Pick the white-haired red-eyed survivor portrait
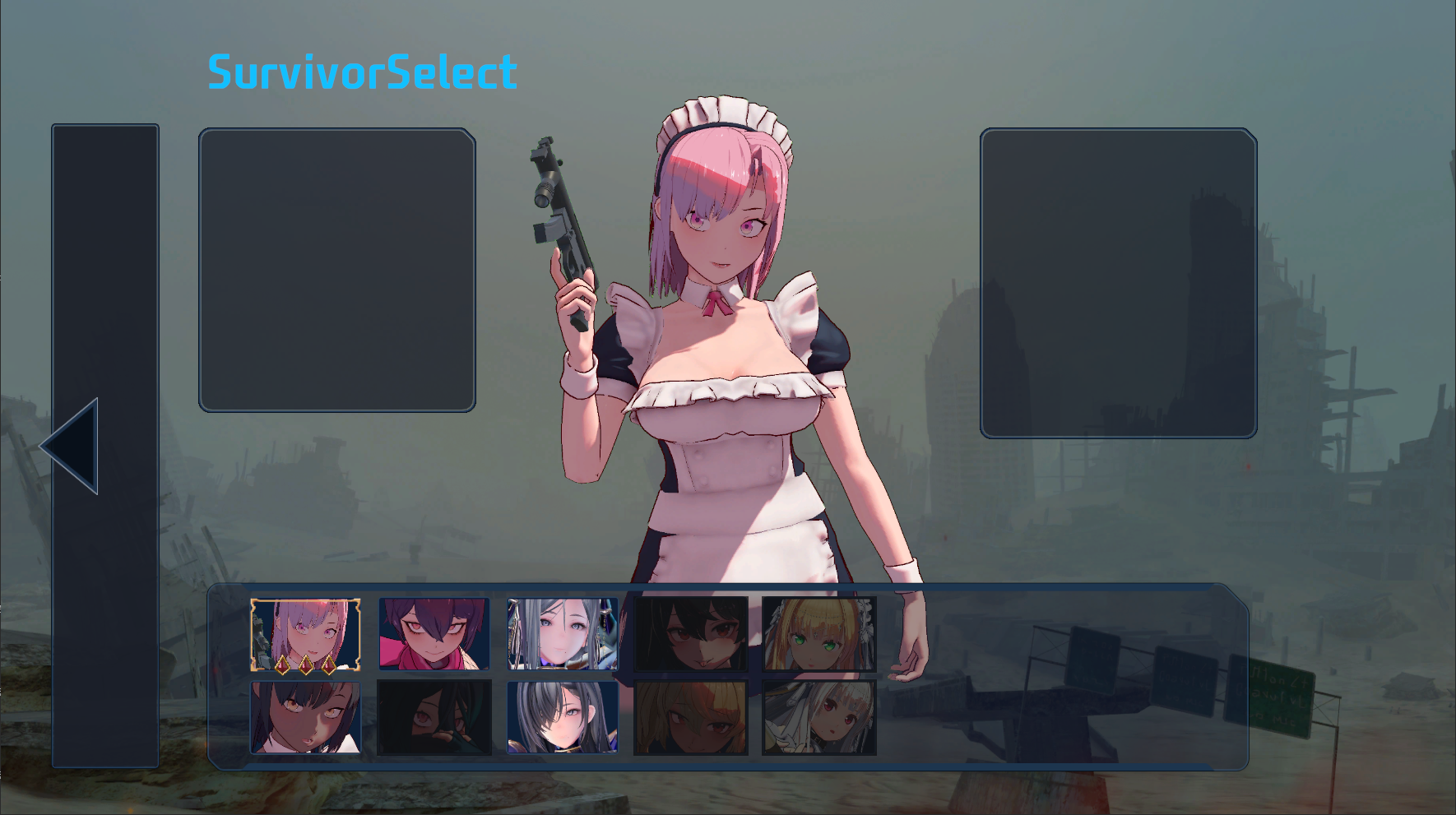The width and height of the screenshot is (1456, 815). point(819,717)
